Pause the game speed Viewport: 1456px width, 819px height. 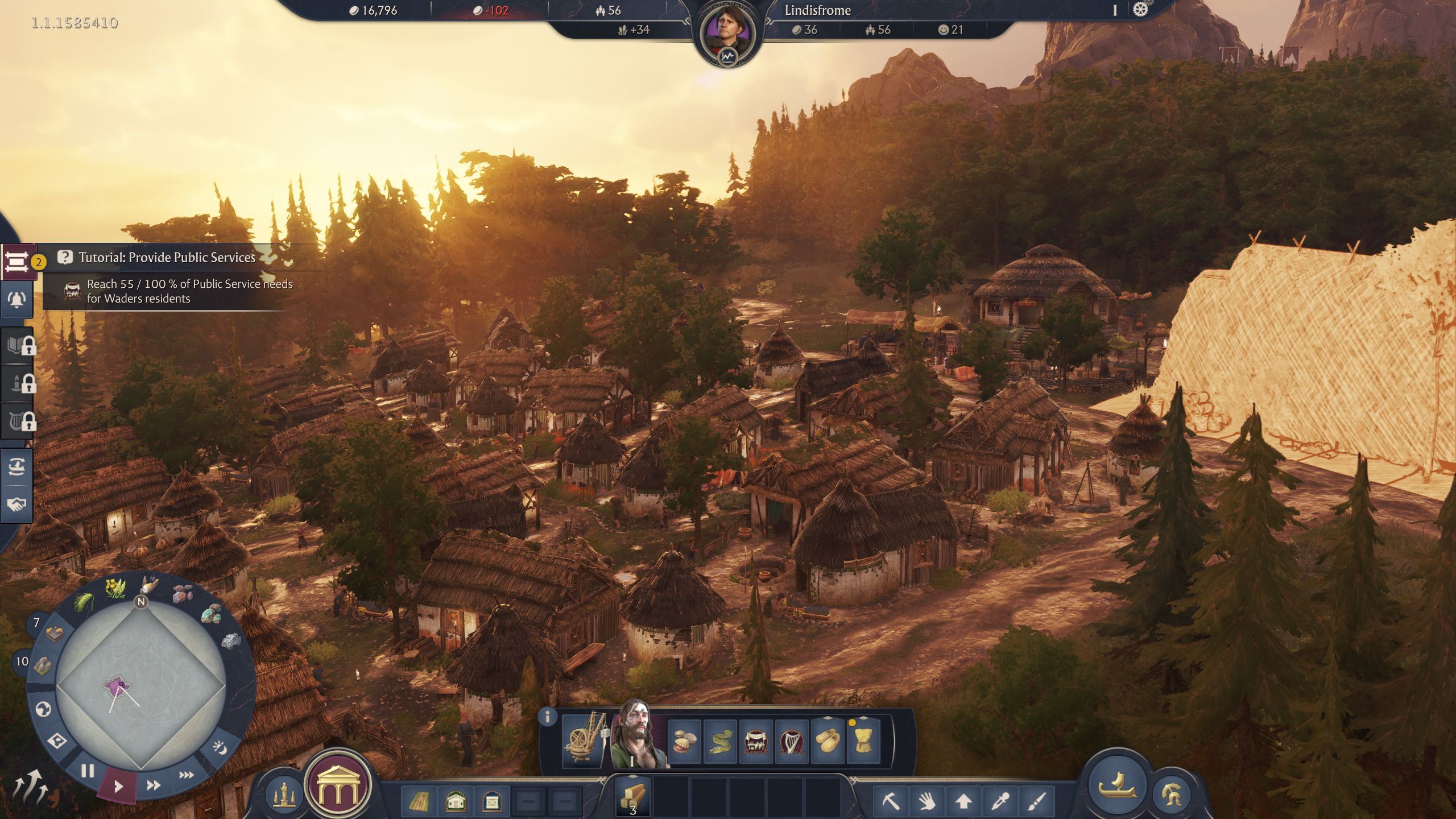(88, 771)
